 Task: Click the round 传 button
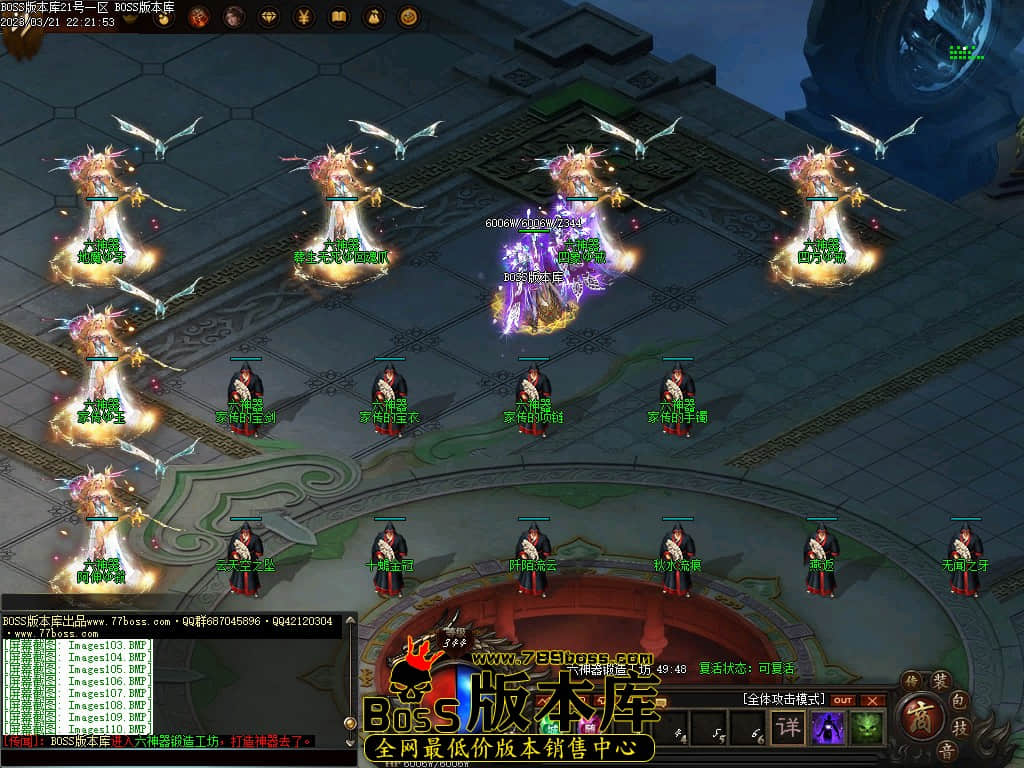coord(911,681)
